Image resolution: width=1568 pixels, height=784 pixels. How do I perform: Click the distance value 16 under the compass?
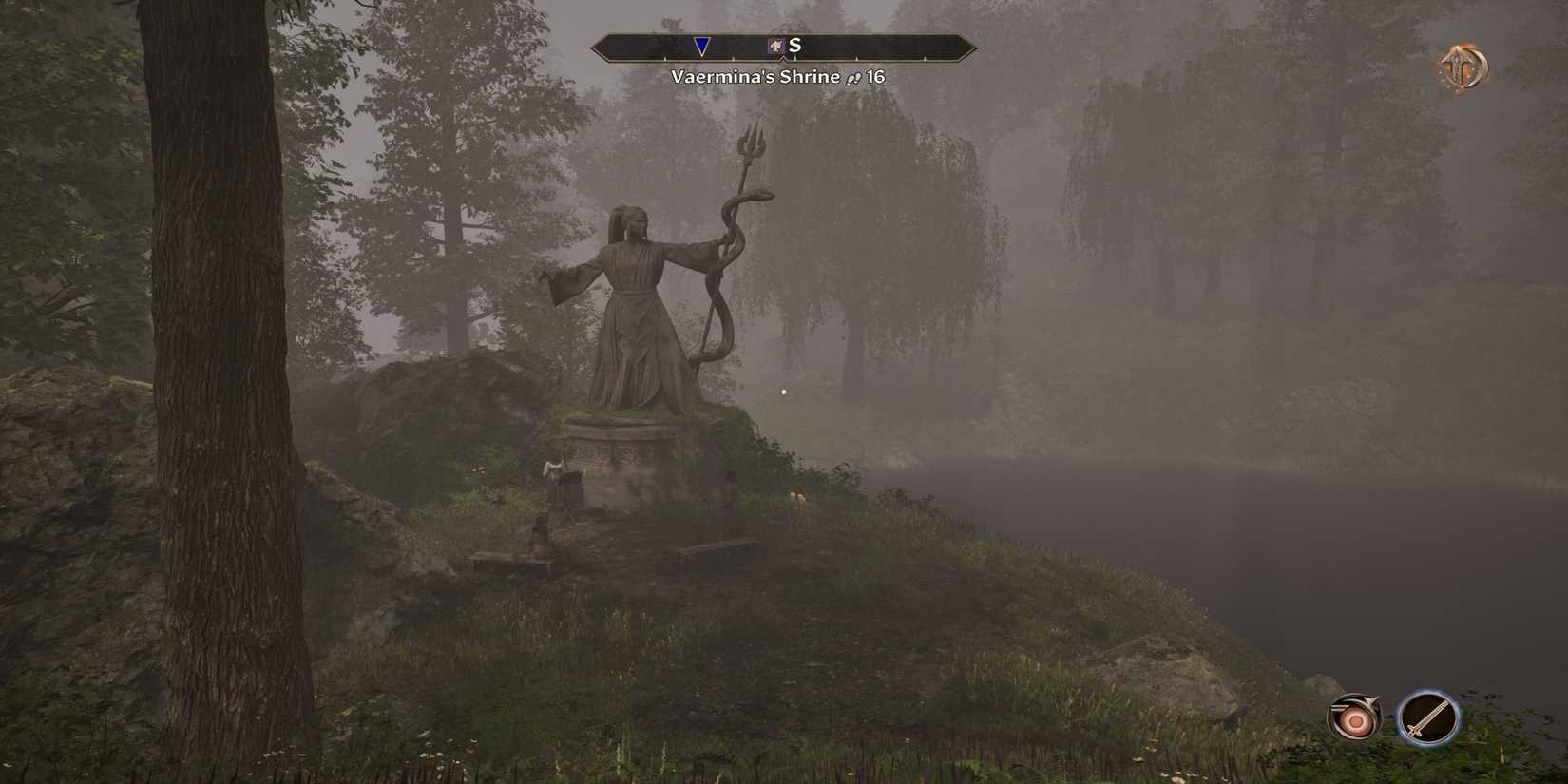tap(875, 77)
